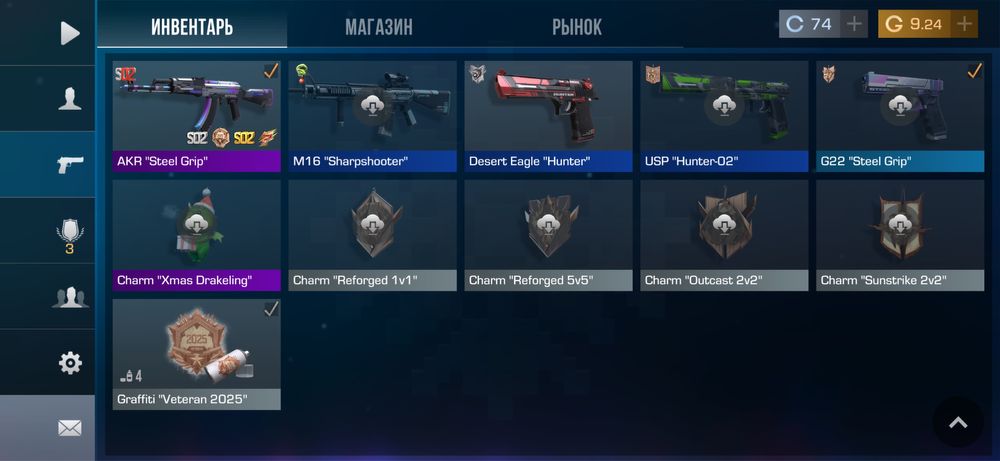Open the G22 "Steel Grip" item
The width and height of the screenshot is (1000, 461).
click(x=900, y=116)
